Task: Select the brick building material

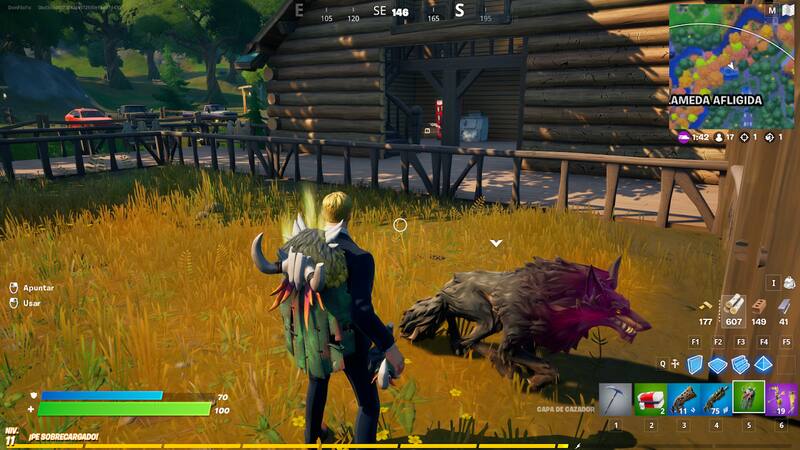Action: (760, 305)
